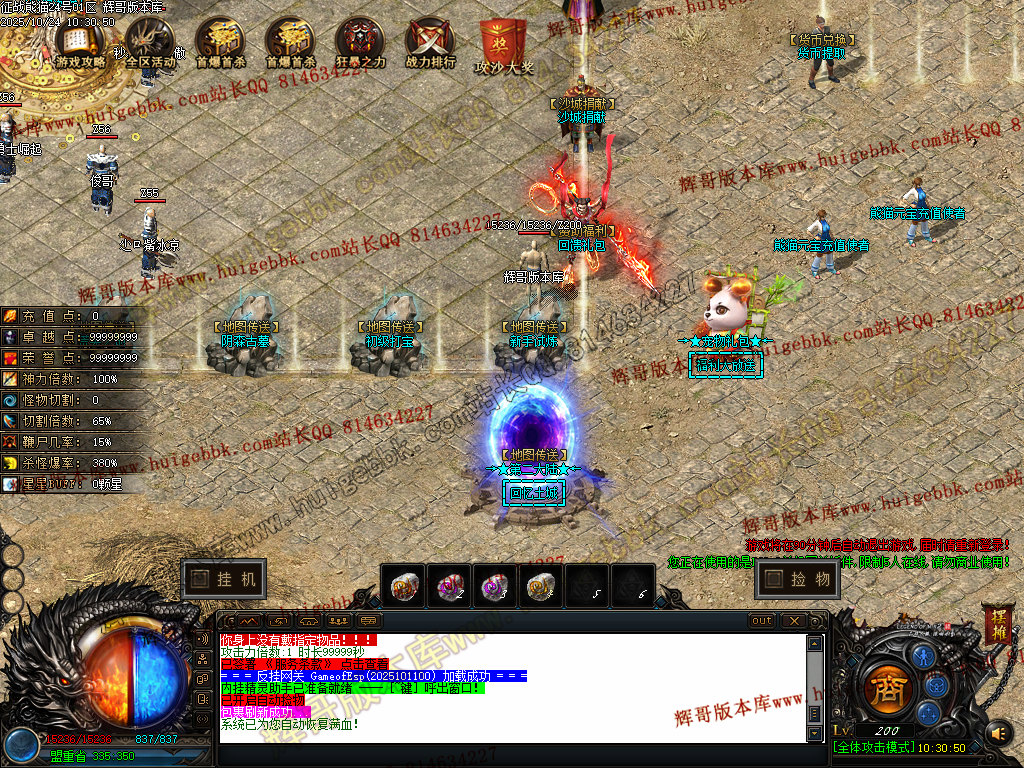
Task: Click inside the chat message log
Action: [510, 688]
